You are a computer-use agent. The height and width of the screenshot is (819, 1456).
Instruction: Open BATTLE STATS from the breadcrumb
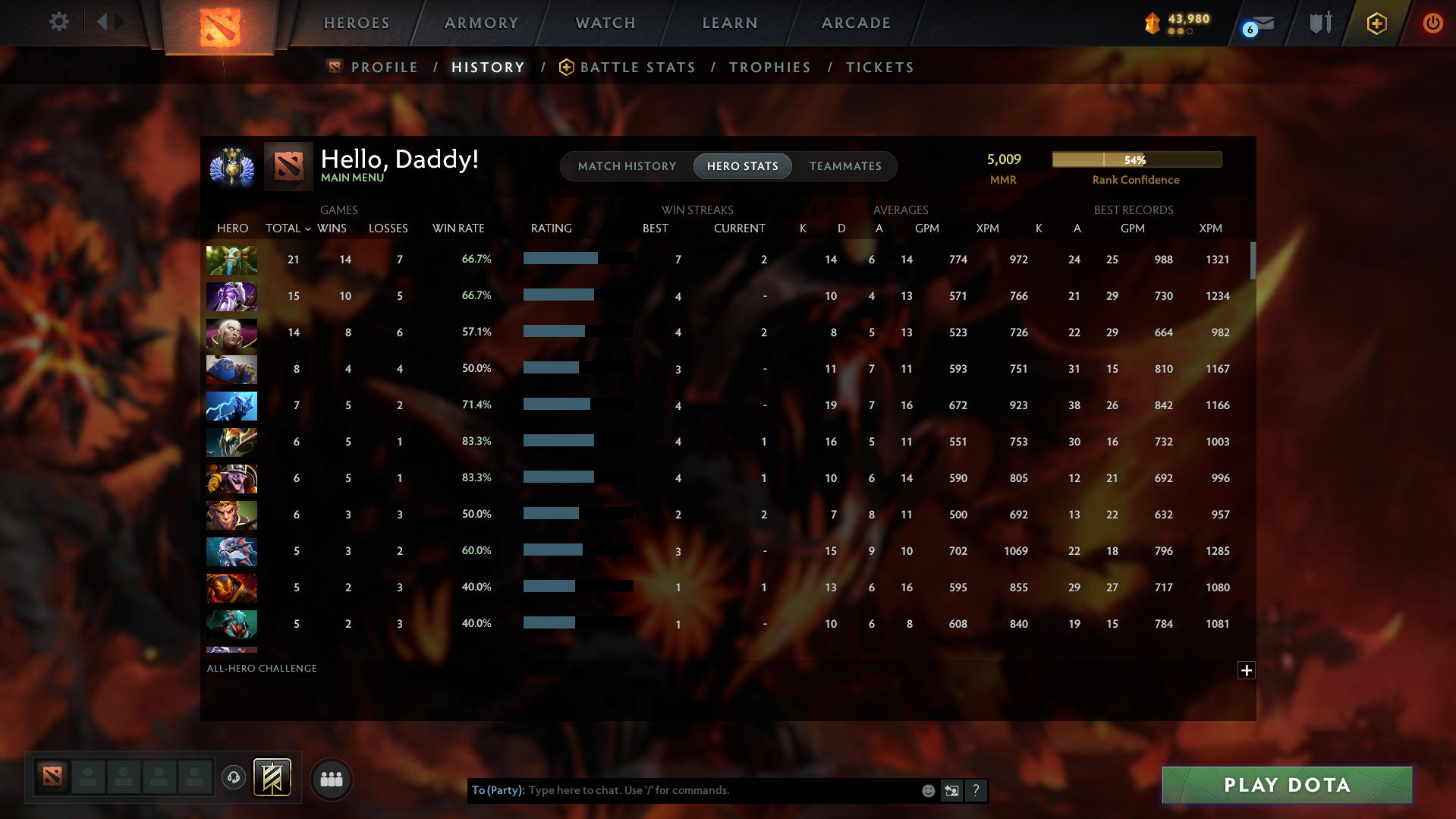pos(637,67)
